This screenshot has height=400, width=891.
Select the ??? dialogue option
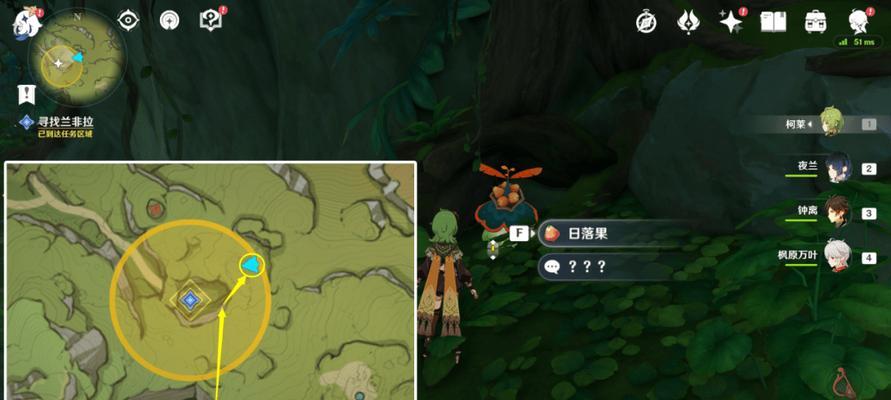click(599, 267)
